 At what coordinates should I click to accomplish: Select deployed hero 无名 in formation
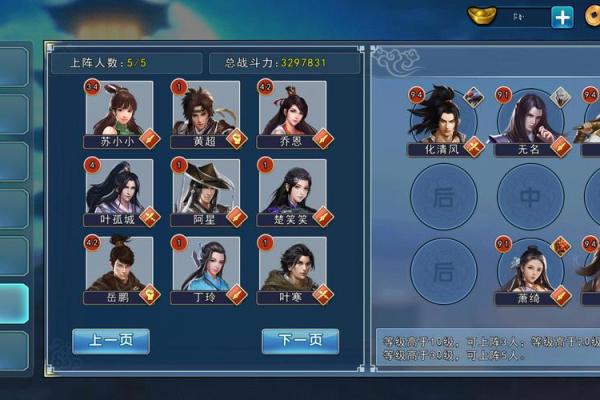click(x=532, y=118)
